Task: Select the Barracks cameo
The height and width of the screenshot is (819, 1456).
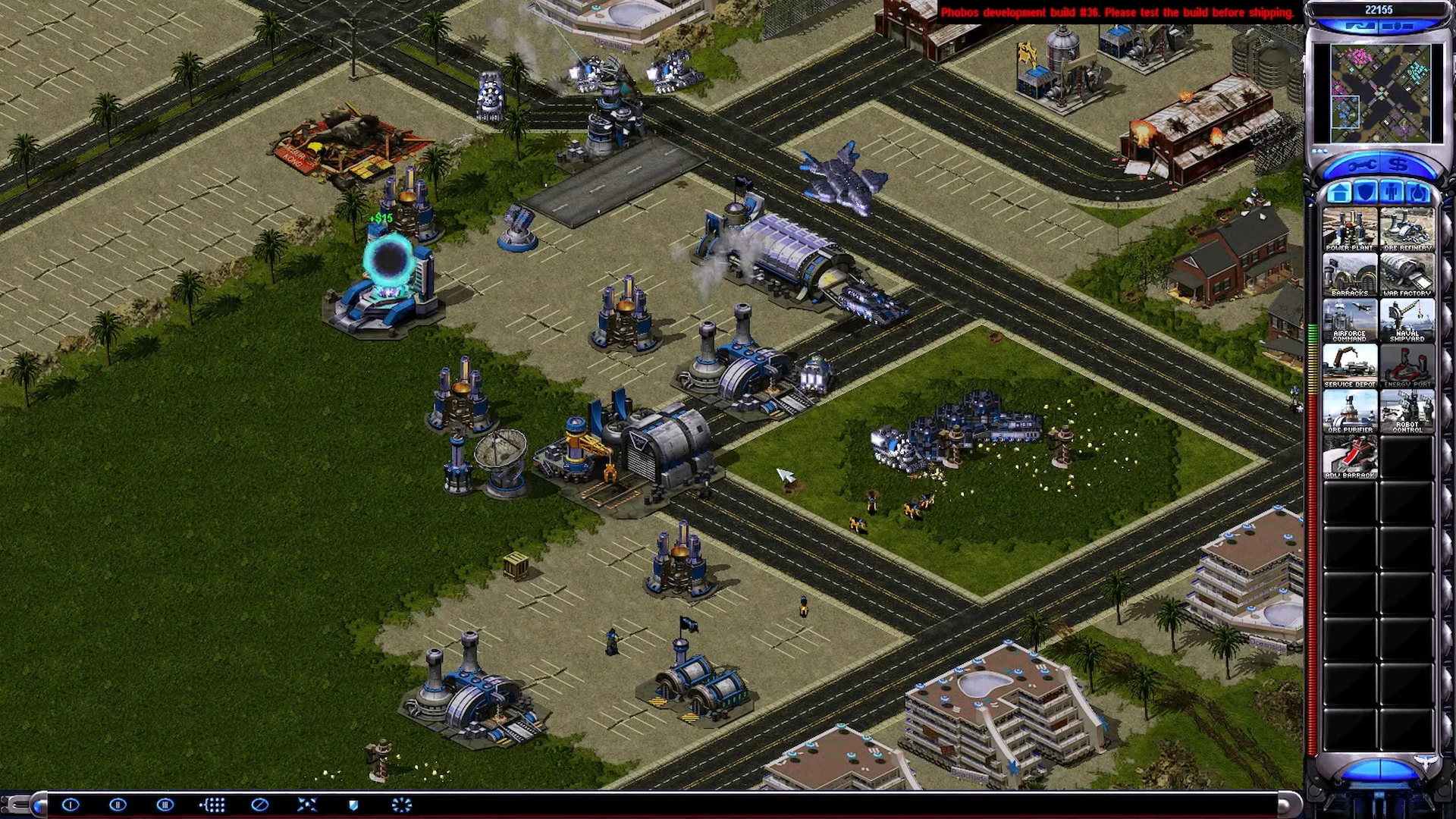Action: [x=1349, y=274]
